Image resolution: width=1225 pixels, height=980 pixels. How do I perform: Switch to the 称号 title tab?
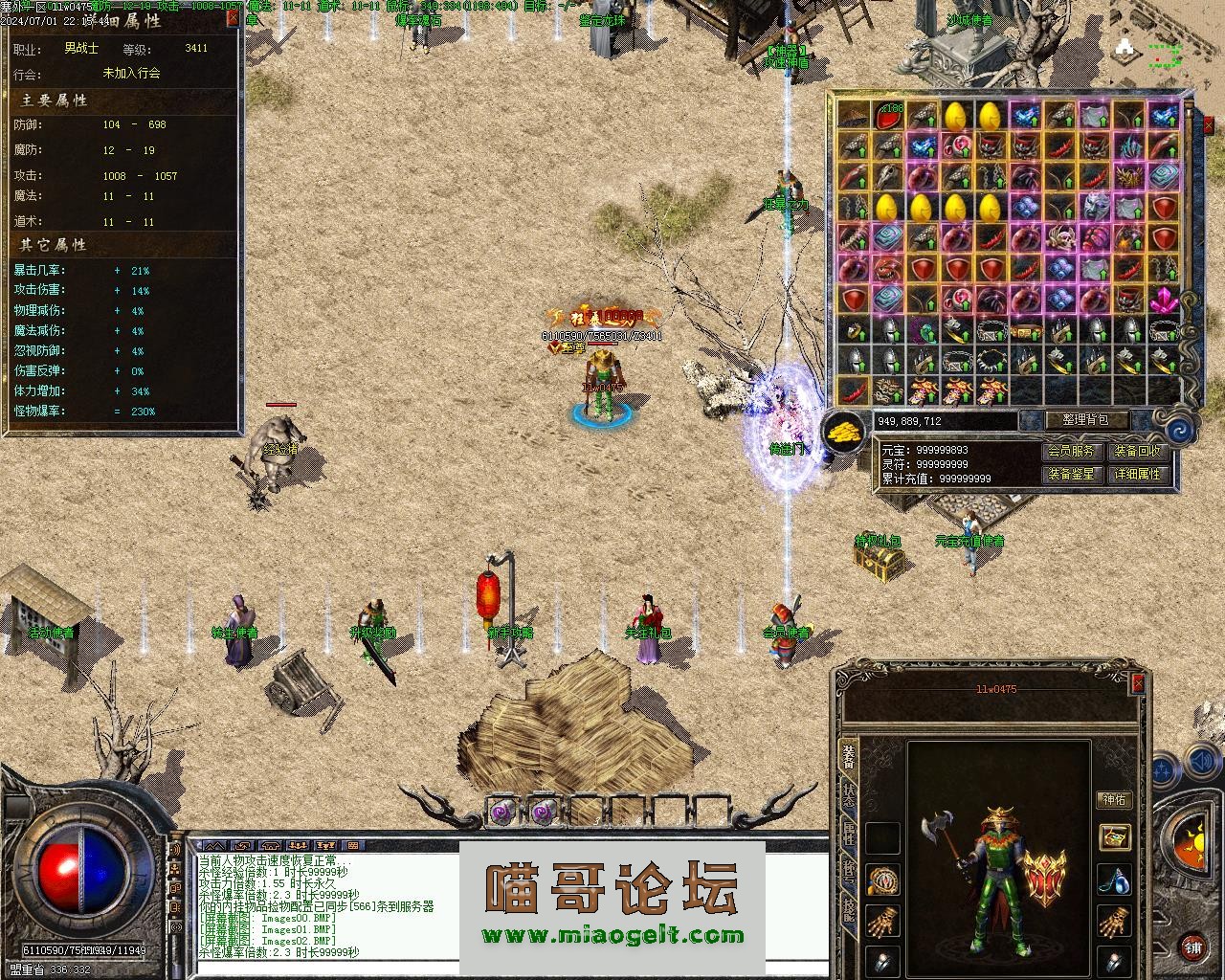pos(849,872)
